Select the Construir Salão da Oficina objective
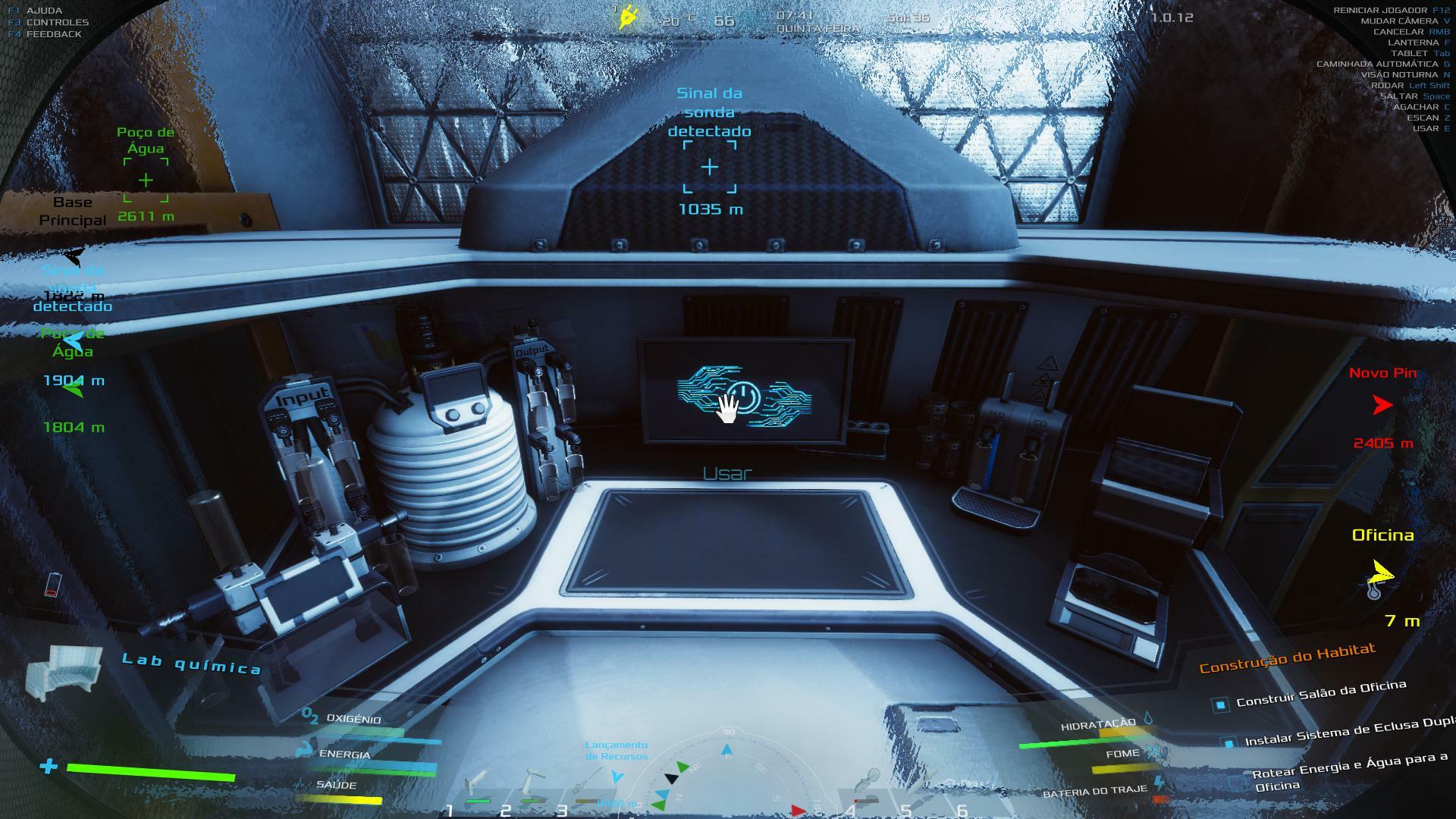 [1321, 694]
